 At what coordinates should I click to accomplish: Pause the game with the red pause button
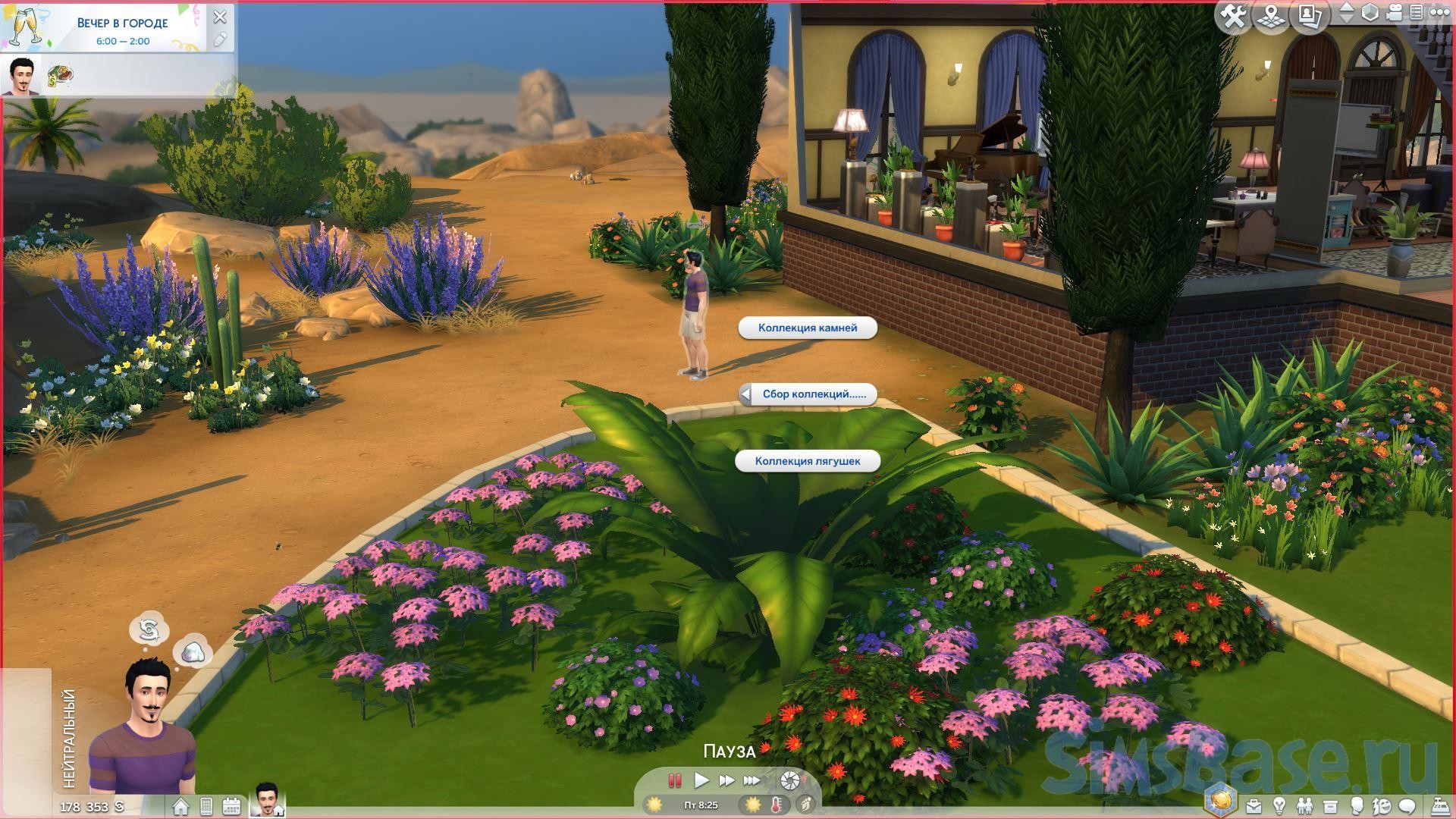click(x=674, y=780)
